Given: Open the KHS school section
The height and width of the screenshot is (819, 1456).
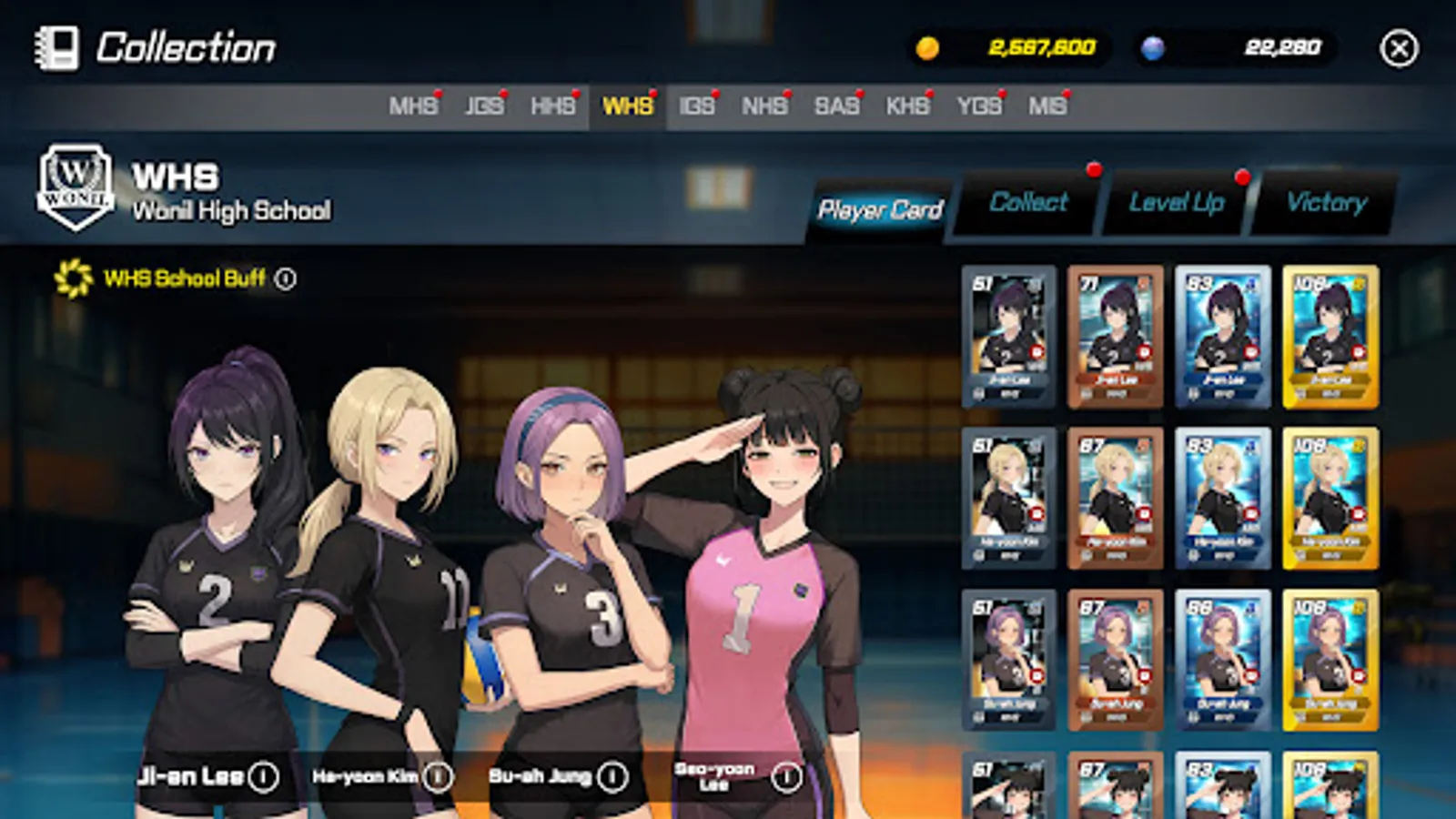Looking at the screenshot, I should pyautogui.click(x=907, y=106).
